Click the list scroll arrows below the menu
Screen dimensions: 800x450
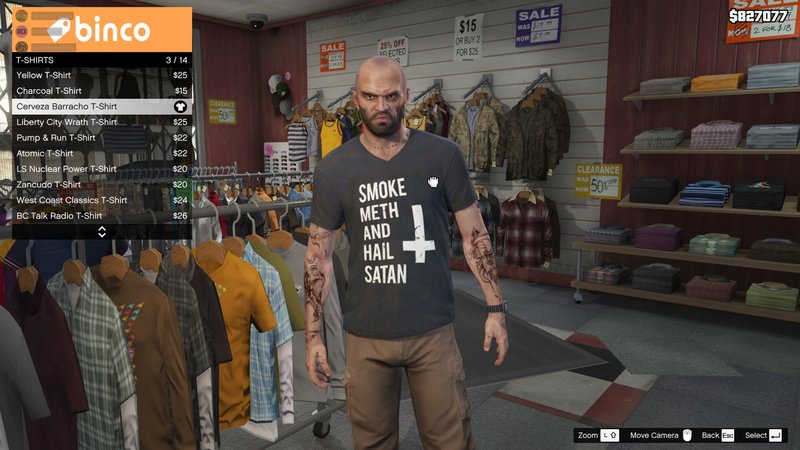coord(101,232)
